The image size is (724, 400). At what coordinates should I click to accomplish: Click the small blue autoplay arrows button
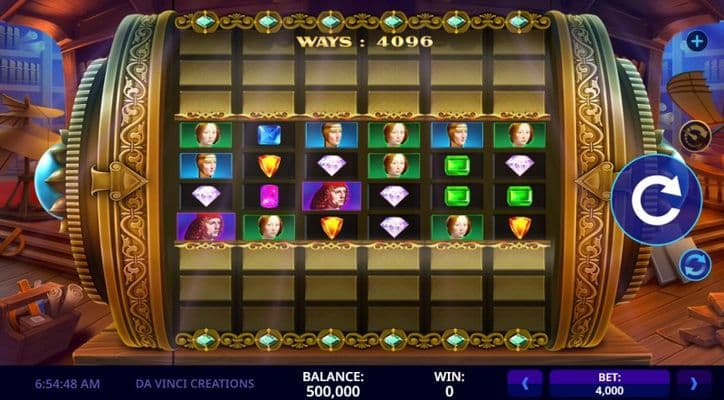tap(695, 264)
